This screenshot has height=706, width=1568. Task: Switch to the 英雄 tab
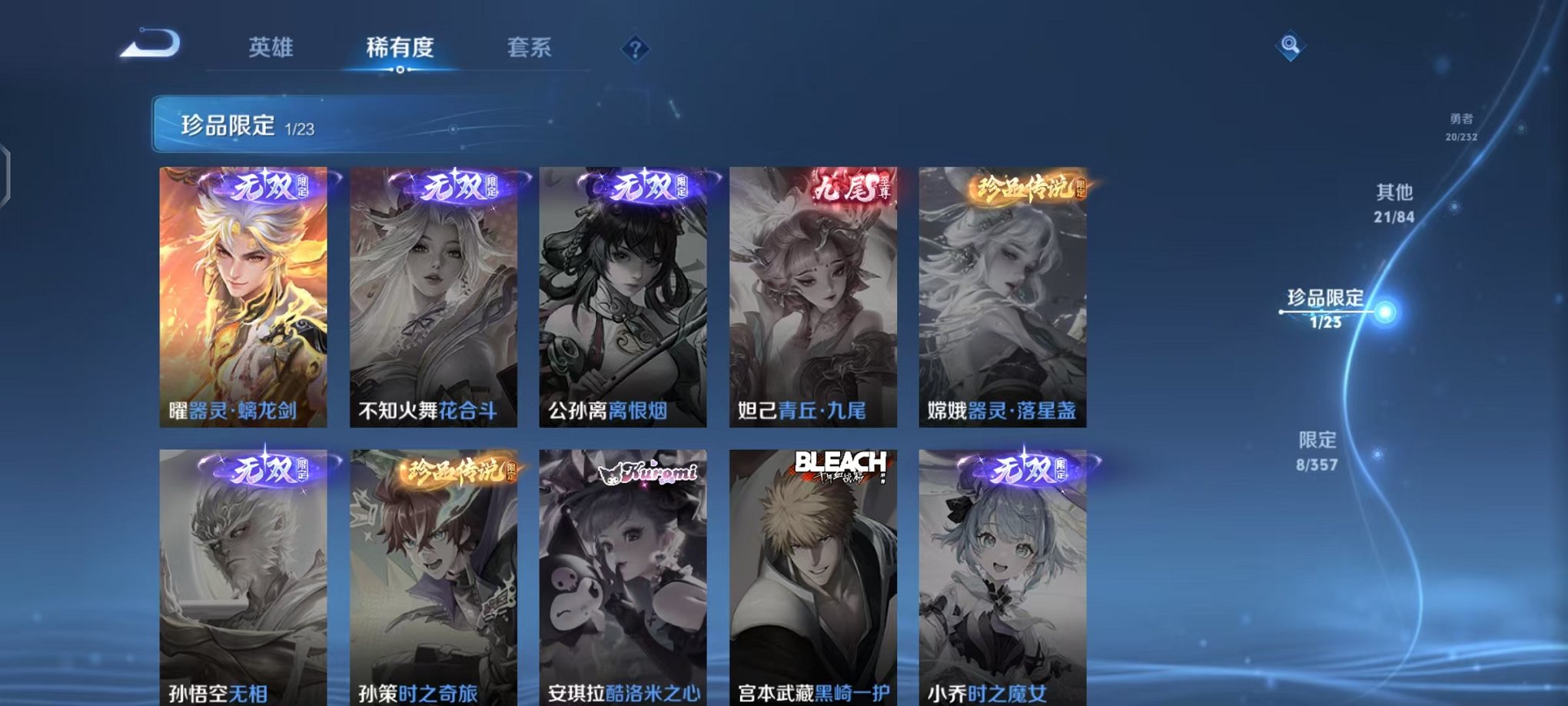click(x=271, y=48)
